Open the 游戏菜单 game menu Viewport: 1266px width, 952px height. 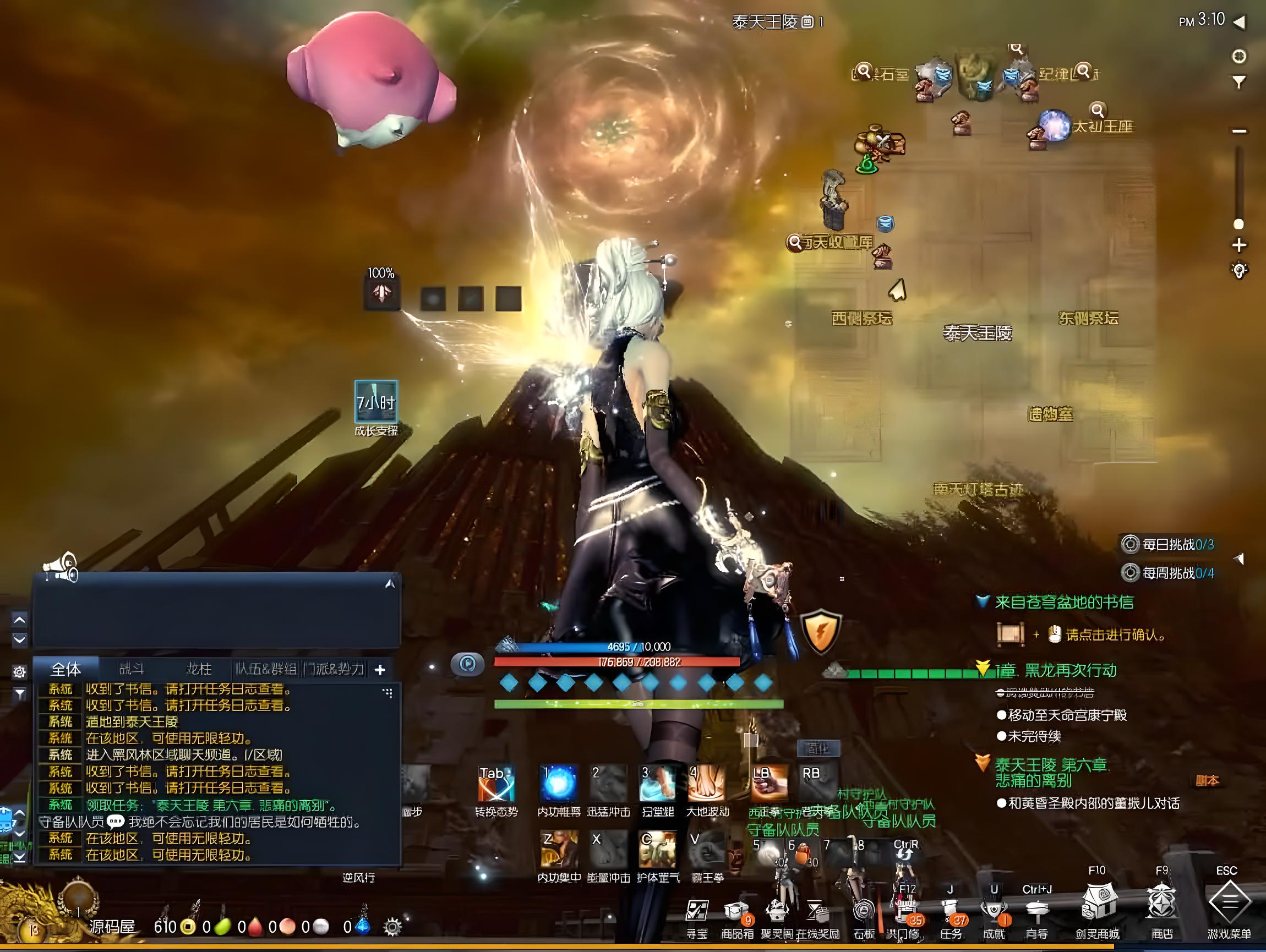click(x=1229, y=904)
